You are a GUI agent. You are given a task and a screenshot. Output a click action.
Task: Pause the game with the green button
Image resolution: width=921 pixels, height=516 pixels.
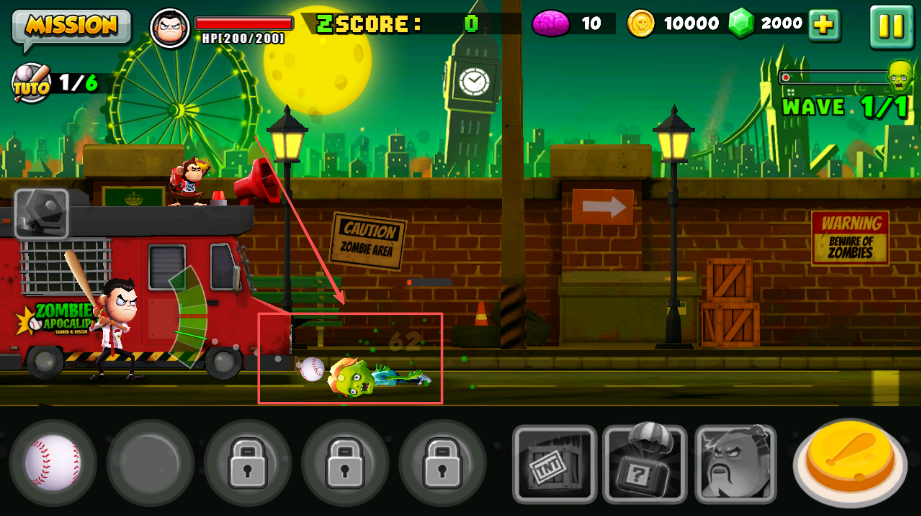pyautogui.click(x=891, y=26)
